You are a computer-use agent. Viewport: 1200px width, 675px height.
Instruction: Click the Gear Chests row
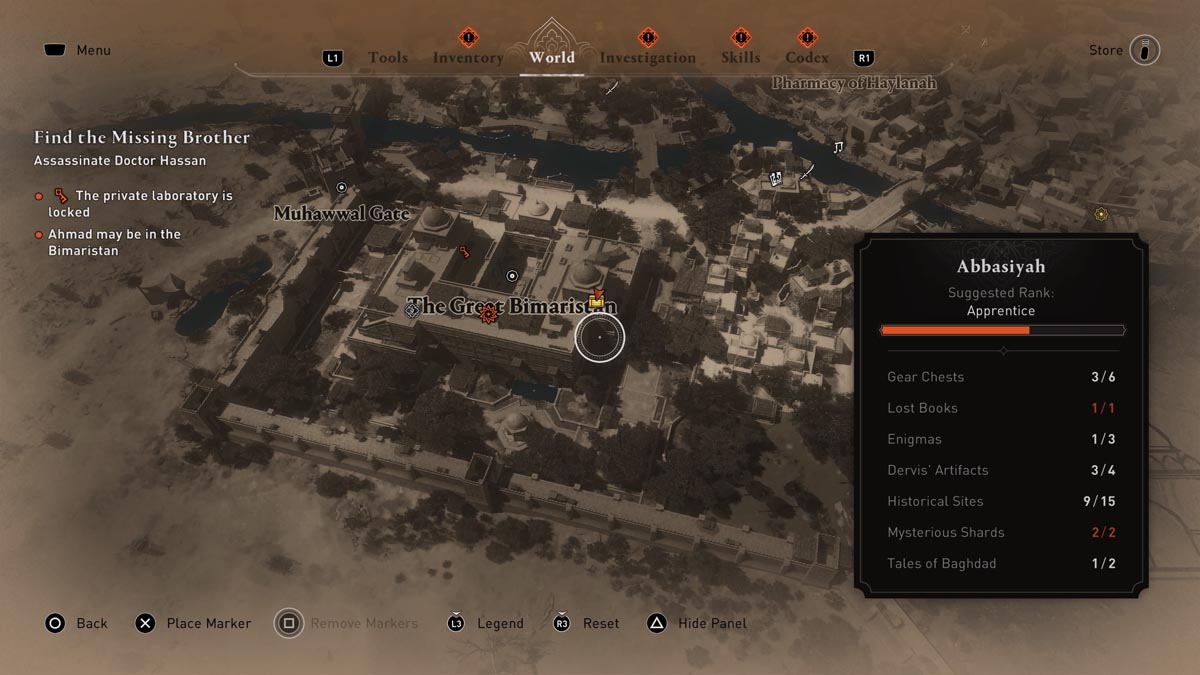click(x=1001, y=377)
